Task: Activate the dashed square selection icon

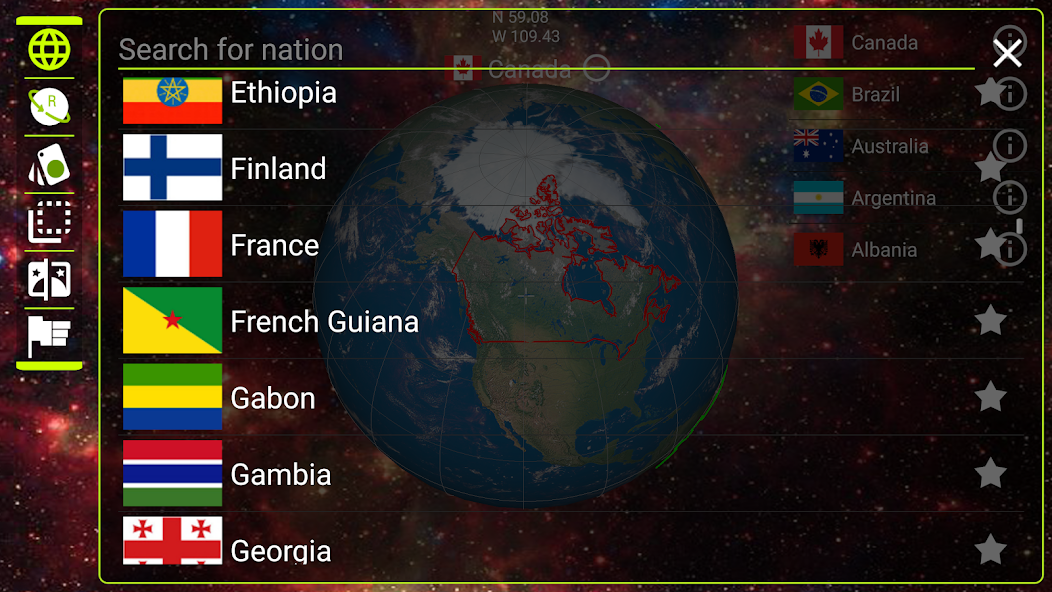Action: pos(49,221)
